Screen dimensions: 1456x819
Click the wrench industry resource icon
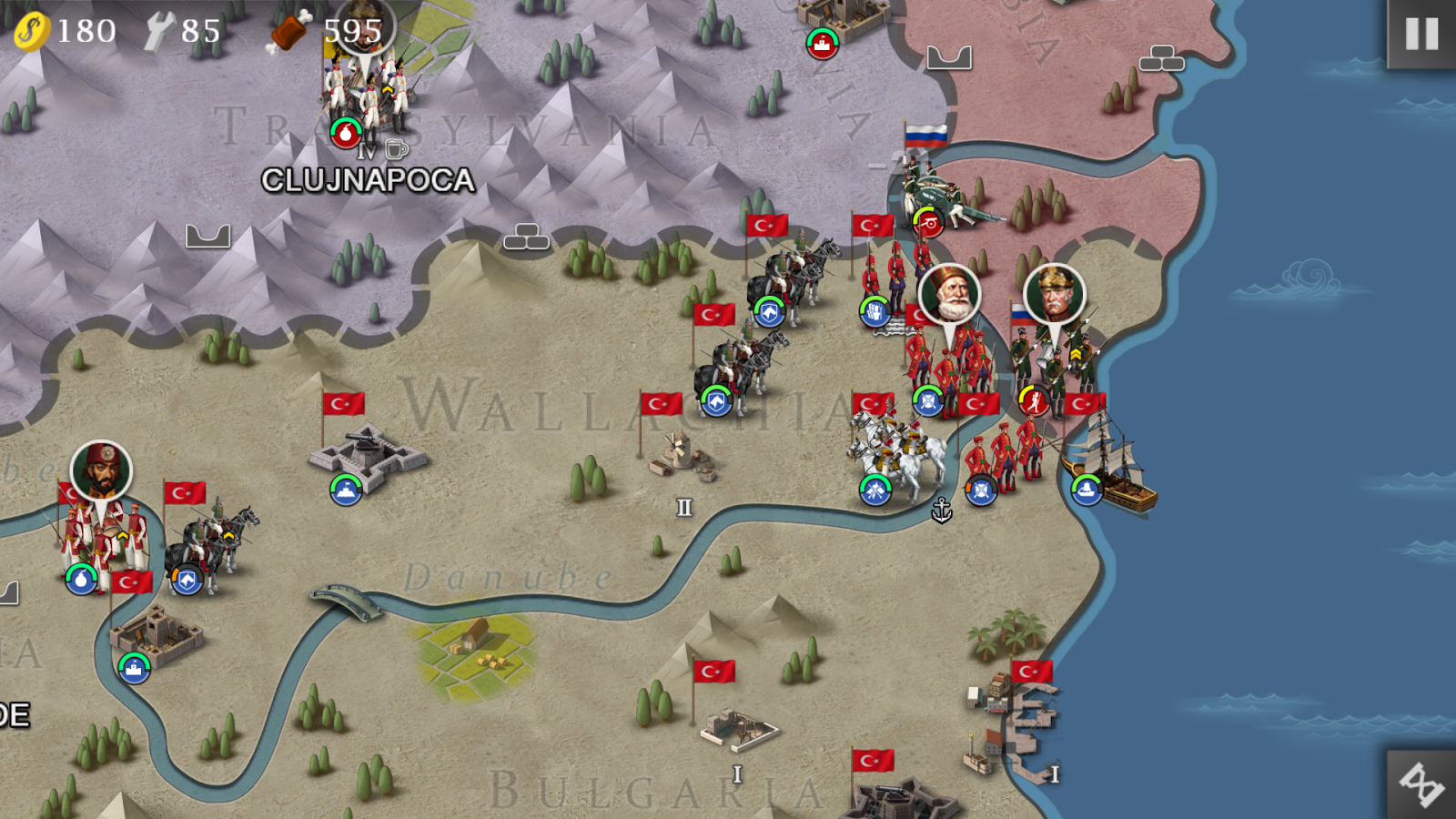coord(159,30)
